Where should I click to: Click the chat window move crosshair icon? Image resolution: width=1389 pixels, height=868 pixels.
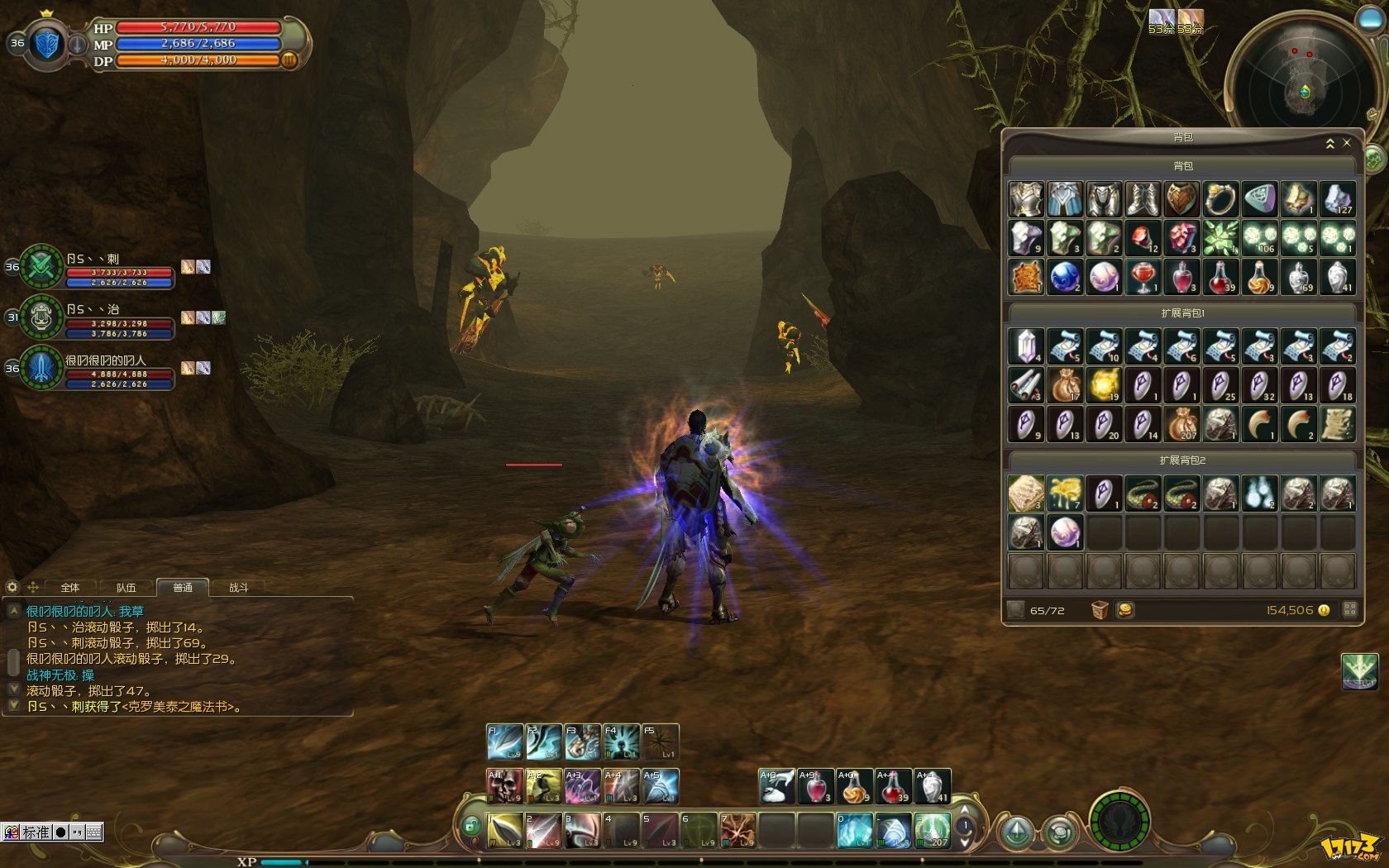34,588
